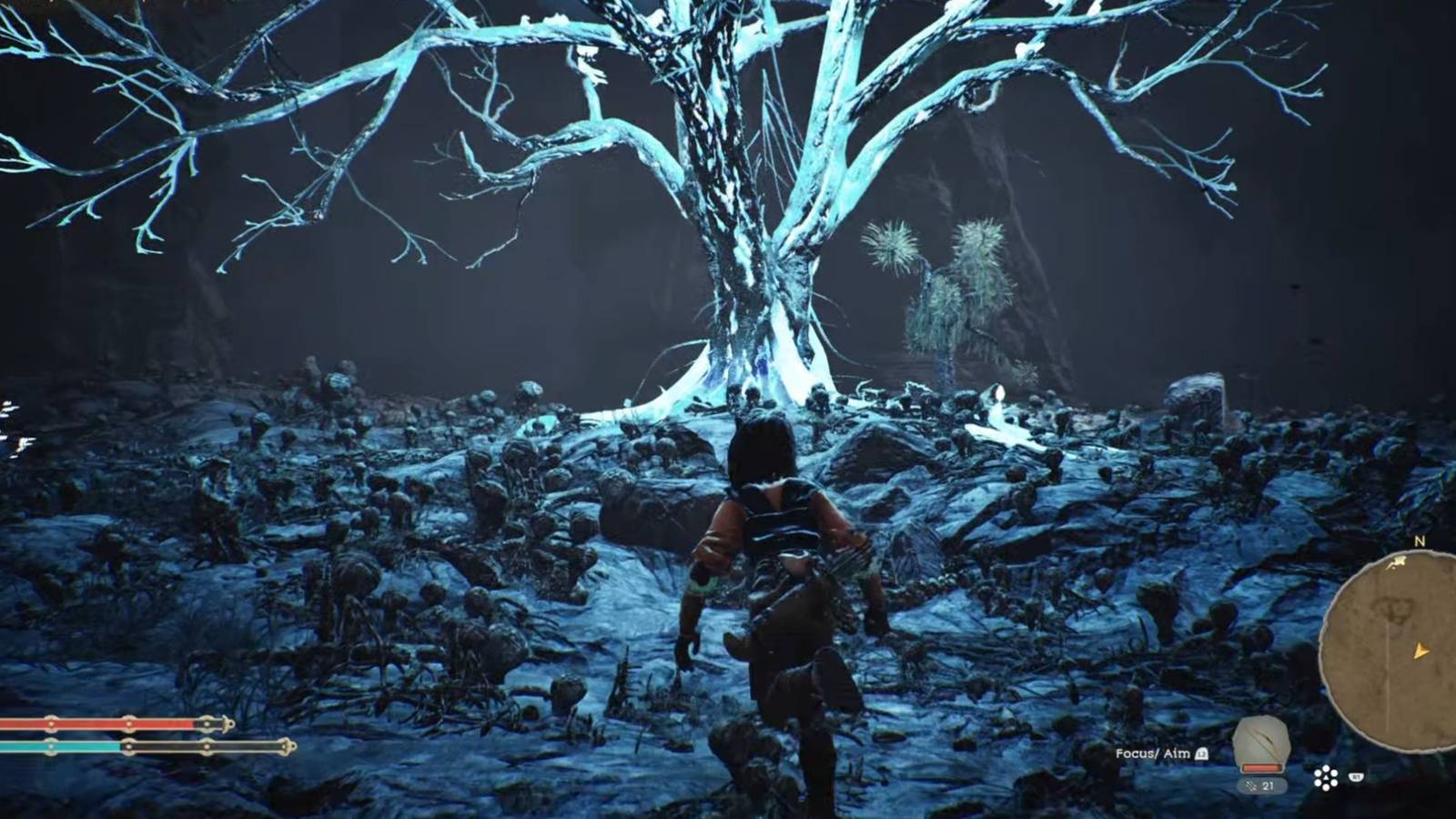Click the red oil gauge under the lantern

(1262, 767)
